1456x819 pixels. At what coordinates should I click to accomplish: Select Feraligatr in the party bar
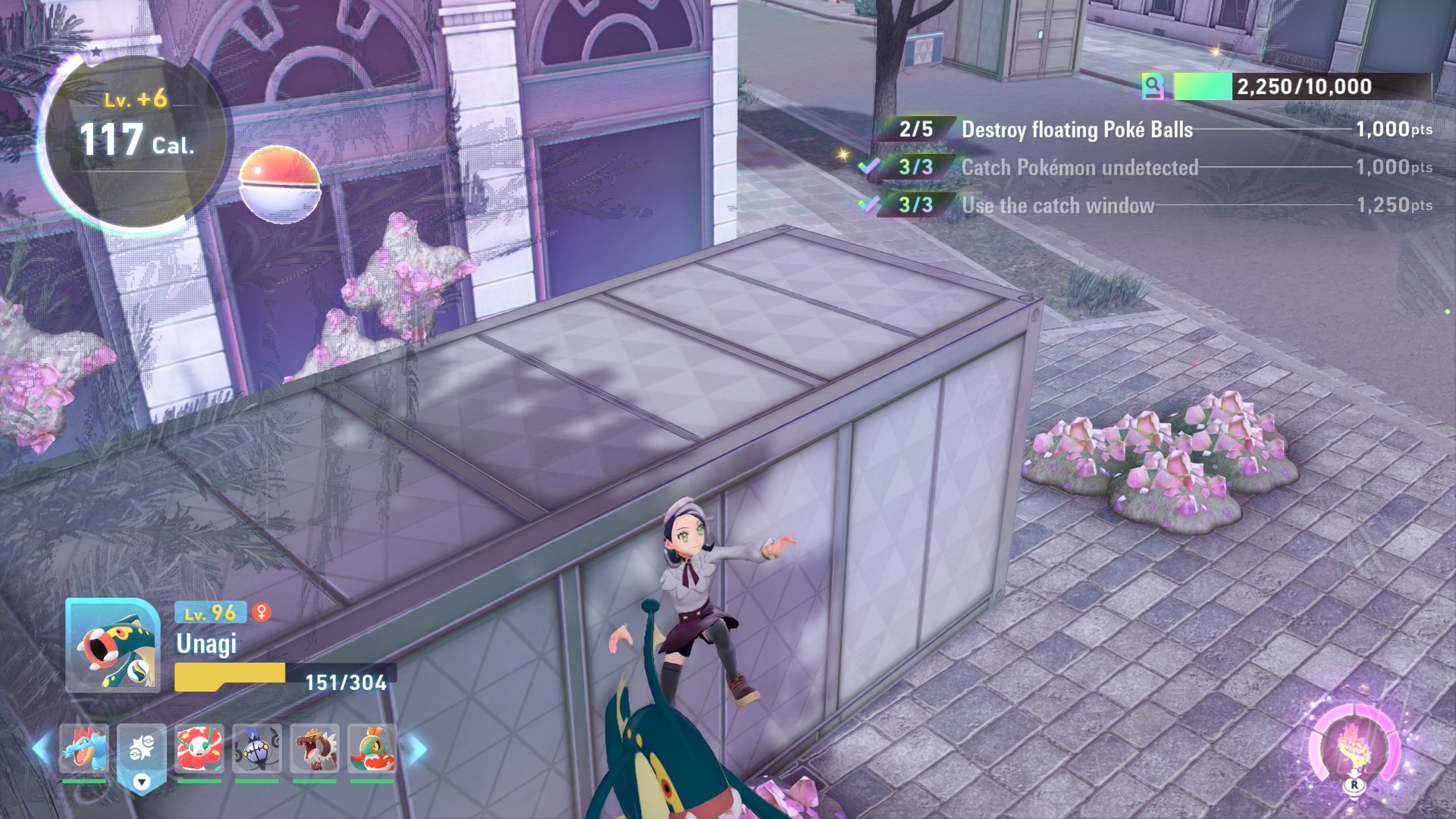coord(84,749)
